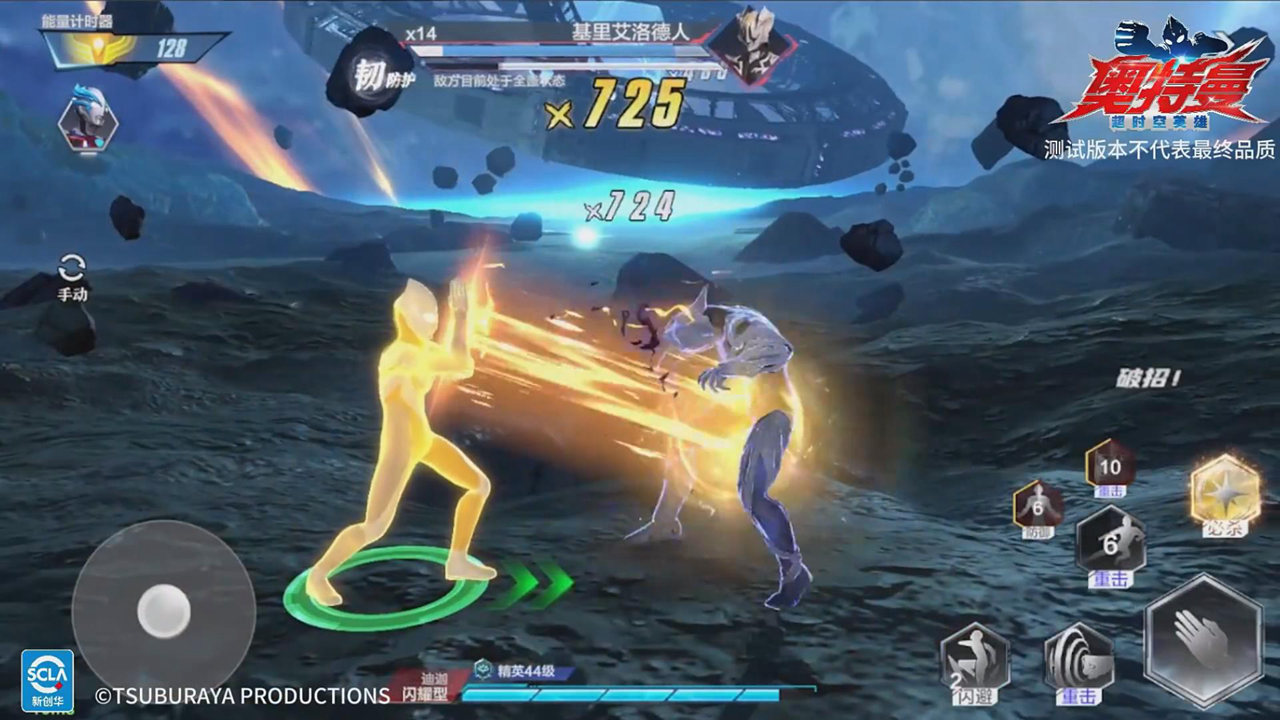Use the 闪避 dodge skill
The image size is (1280, 720).
pyautogui.click(x=975, y=659)
